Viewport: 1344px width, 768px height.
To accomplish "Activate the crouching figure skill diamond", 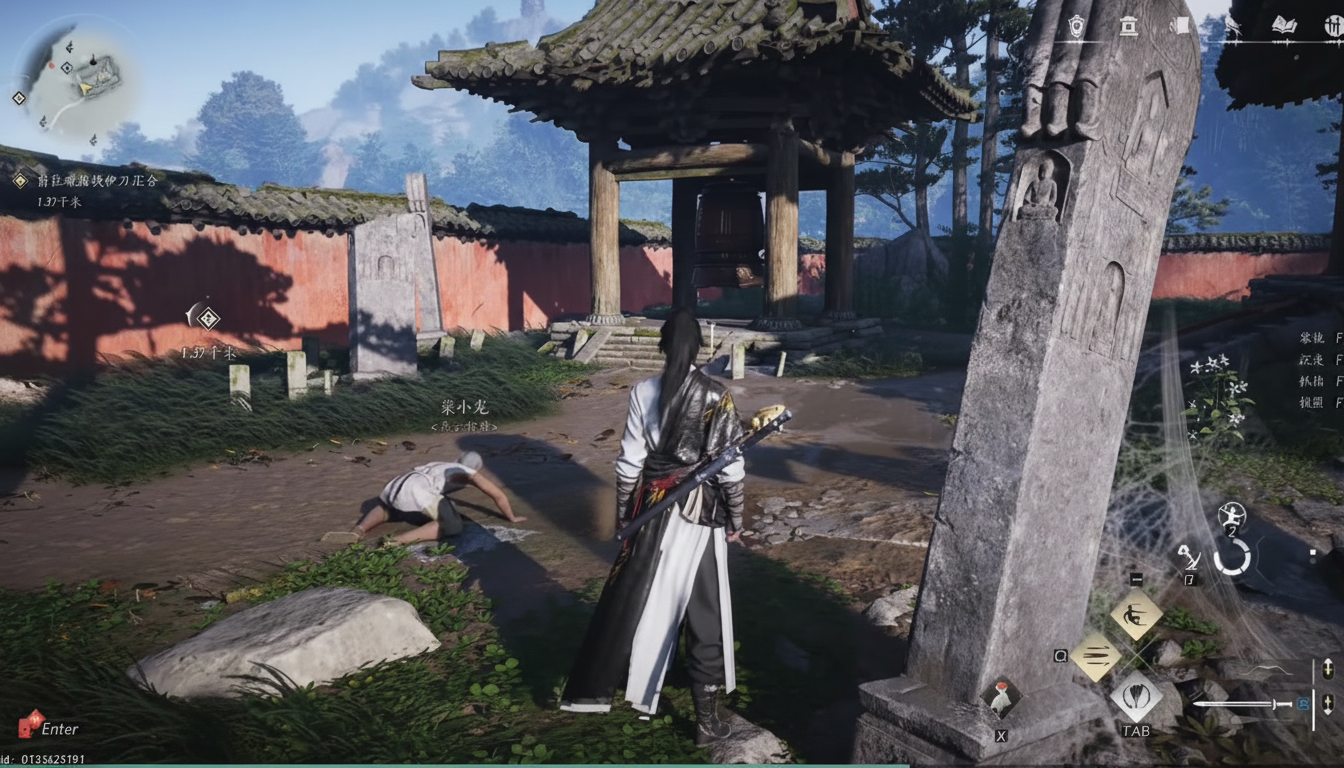I will pyautogui.click(x=1137, y=614).
